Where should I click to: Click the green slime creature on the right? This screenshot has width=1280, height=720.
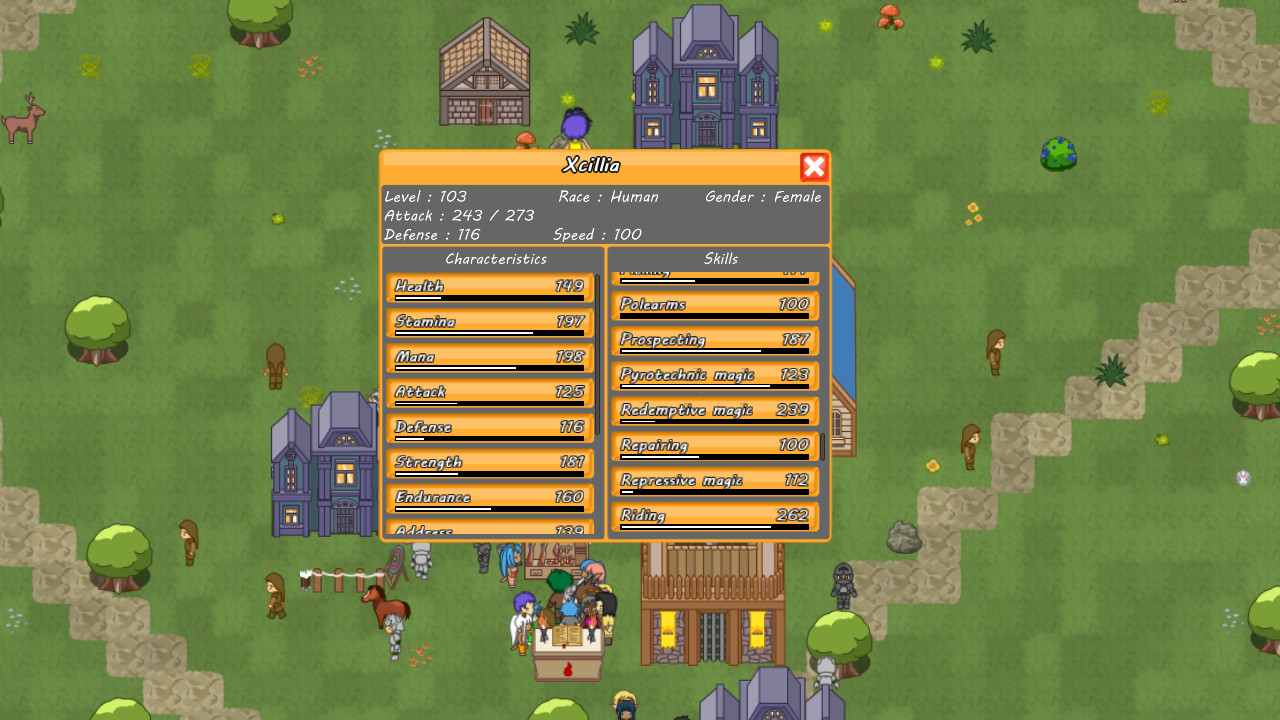(1056, 155)
